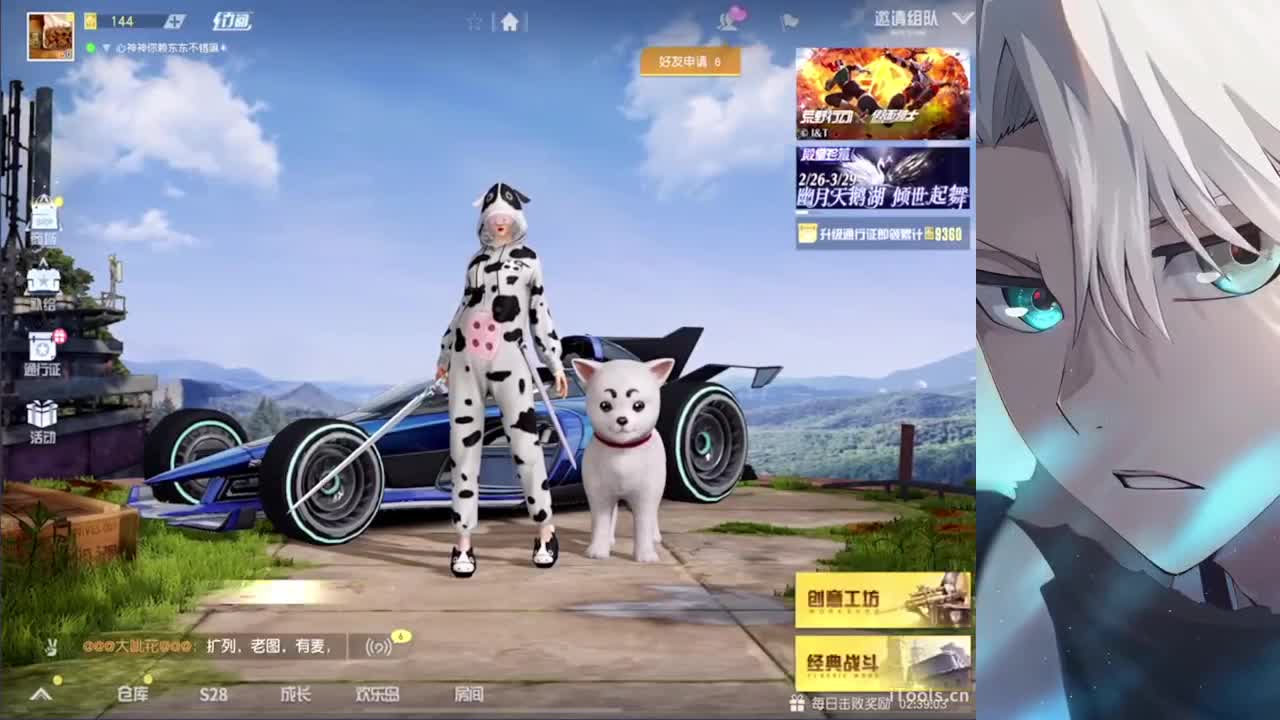
Task: Expand the 邀请组队 invite dropdown chevron
Action: 963,18
